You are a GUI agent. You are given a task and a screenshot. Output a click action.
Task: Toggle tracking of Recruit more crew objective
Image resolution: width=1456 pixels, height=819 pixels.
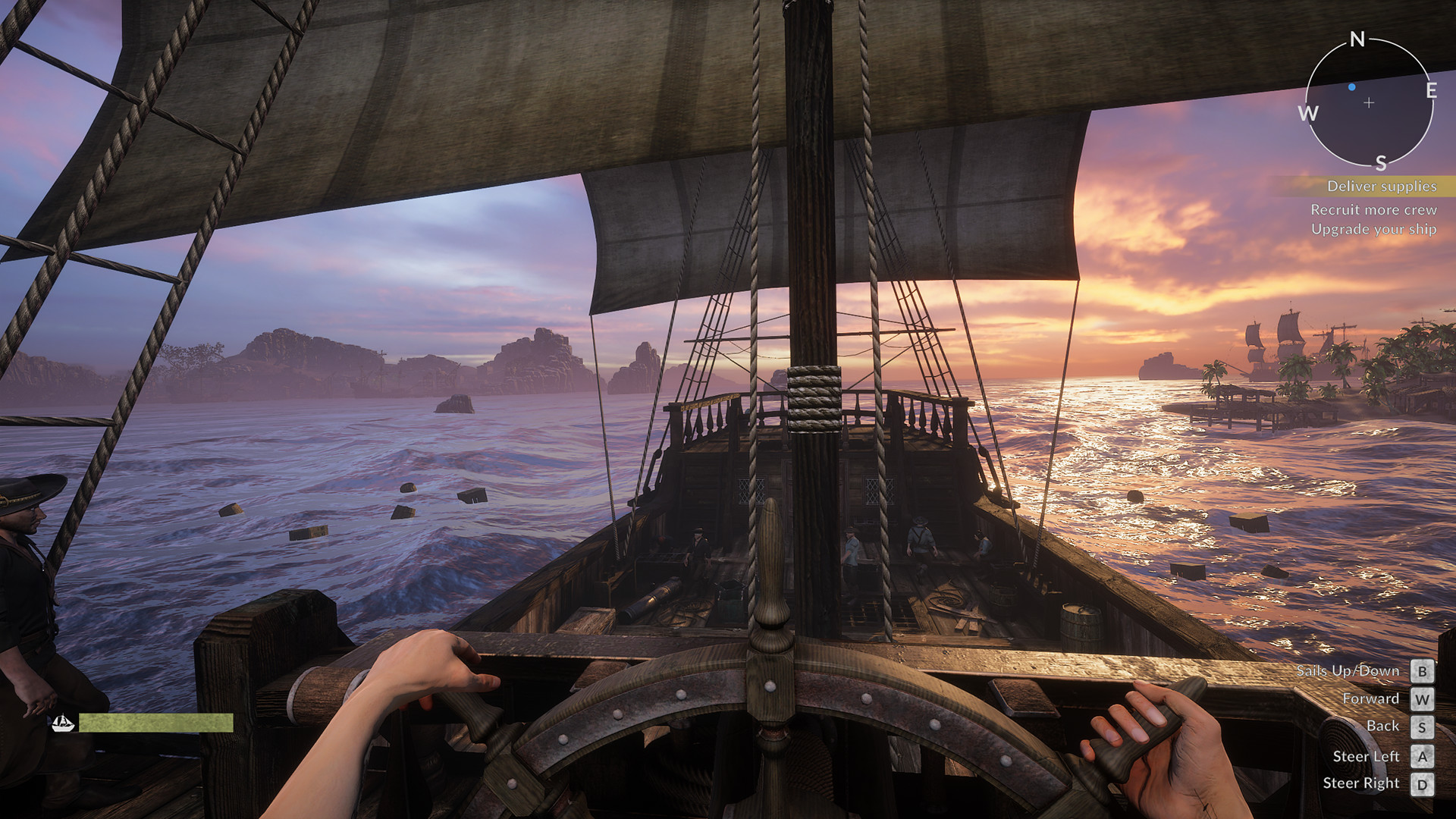coord(1376,210)
